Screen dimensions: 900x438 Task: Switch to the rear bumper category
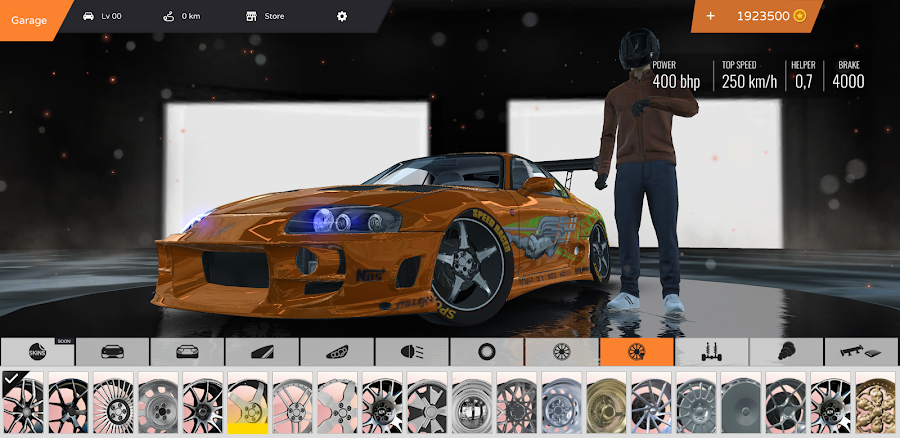(187, 352)
